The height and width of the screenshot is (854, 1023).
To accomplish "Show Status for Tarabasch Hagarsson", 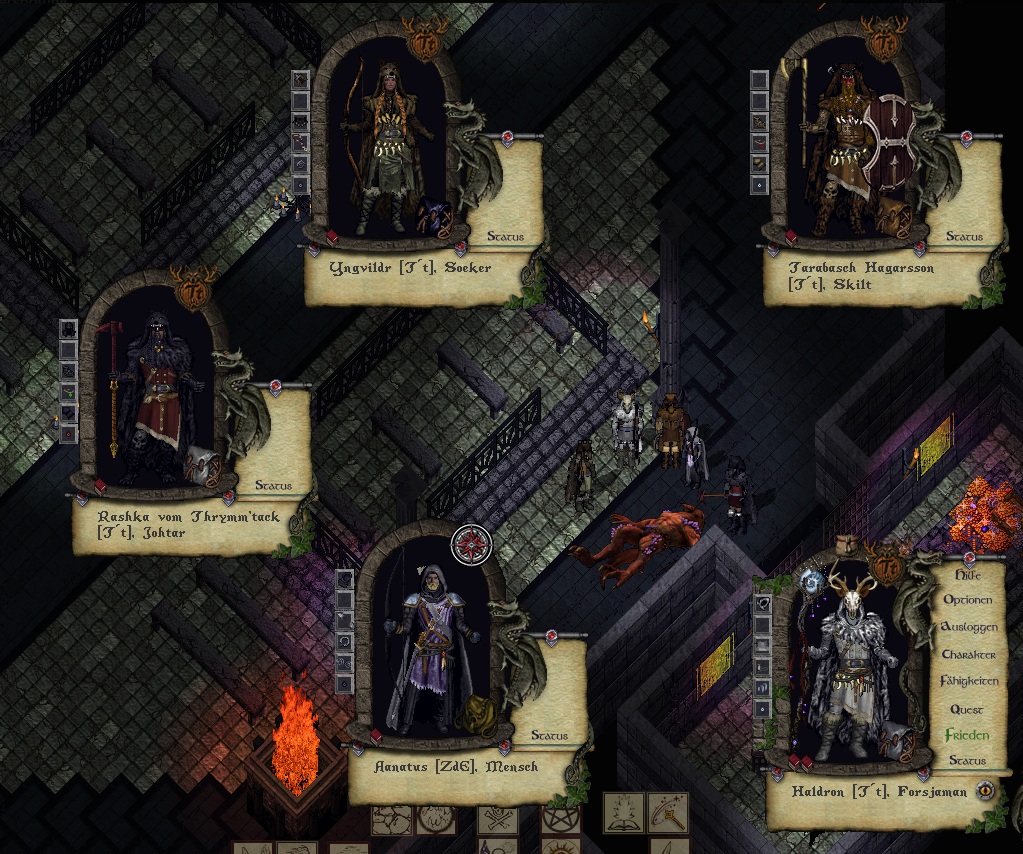I will [964, 238].
